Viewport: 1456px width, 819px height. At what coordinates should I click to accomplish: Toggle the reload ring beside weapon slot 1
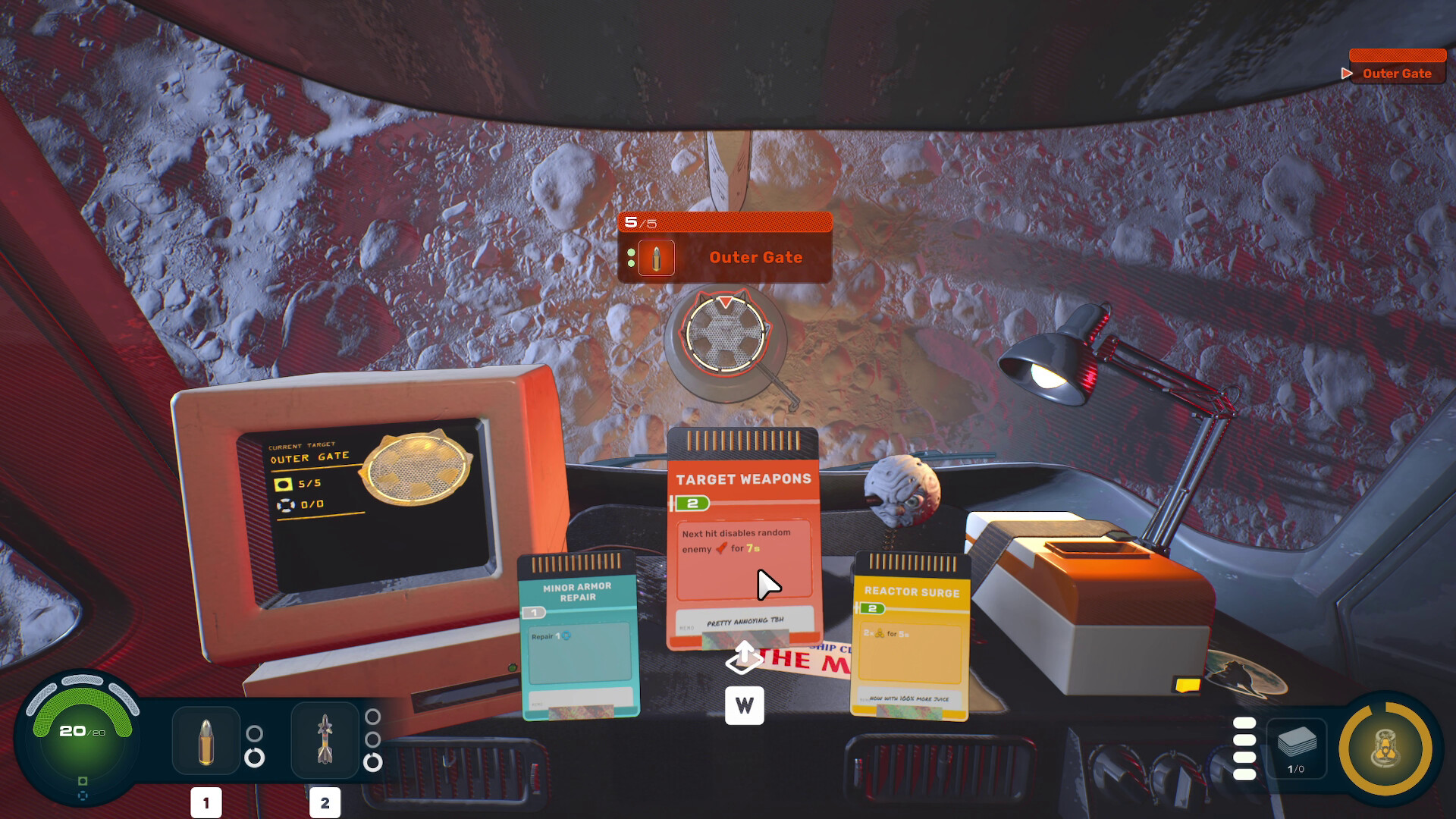256,758
